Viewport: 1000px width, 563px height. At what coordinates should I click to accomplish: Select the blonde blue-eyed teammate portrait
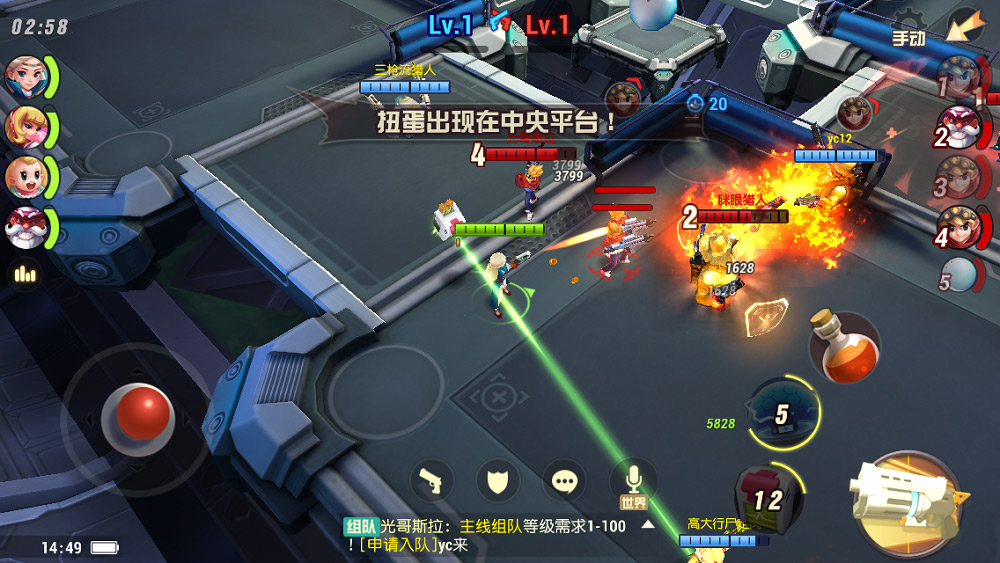[25, 76]
